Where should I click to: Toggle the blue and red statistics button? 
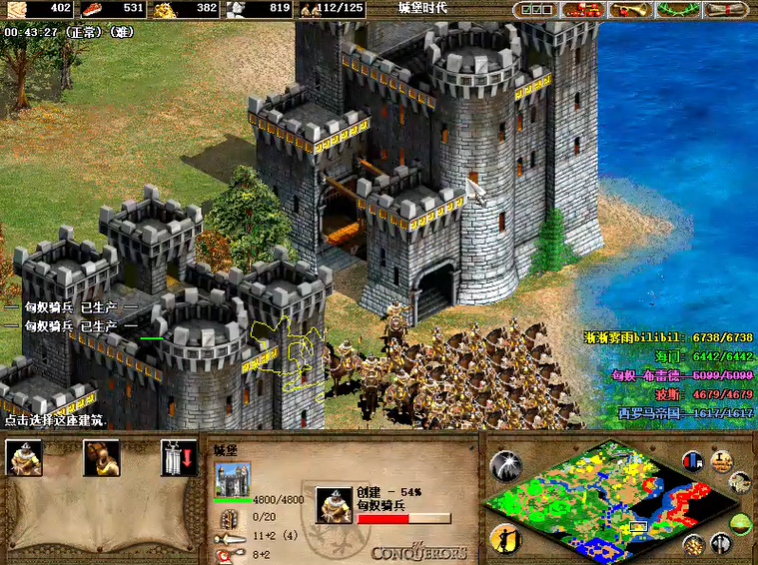[693, 461]
